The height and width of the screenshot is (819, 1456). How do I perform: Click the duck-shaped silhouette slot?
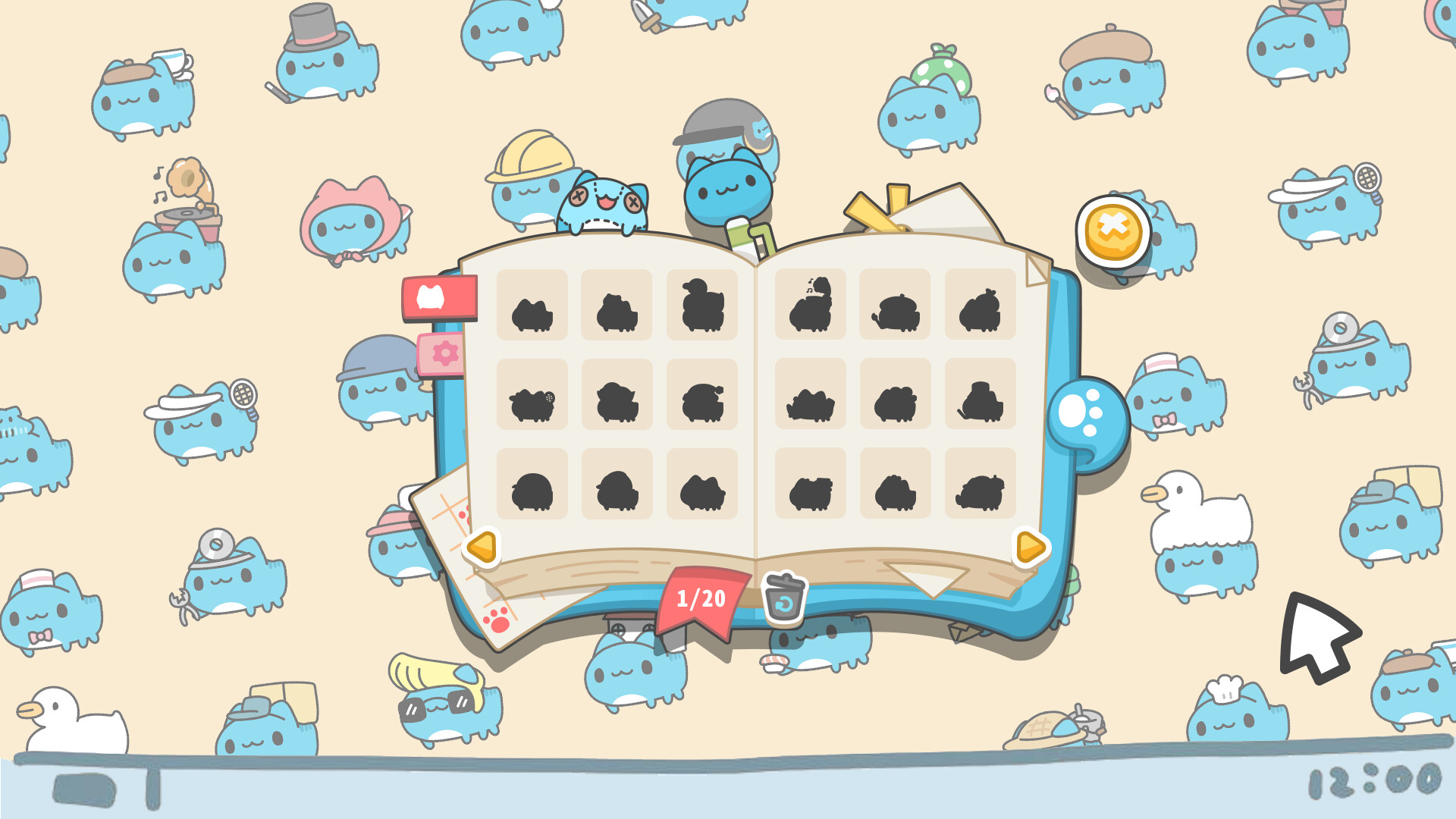click(x=702, y=305)
